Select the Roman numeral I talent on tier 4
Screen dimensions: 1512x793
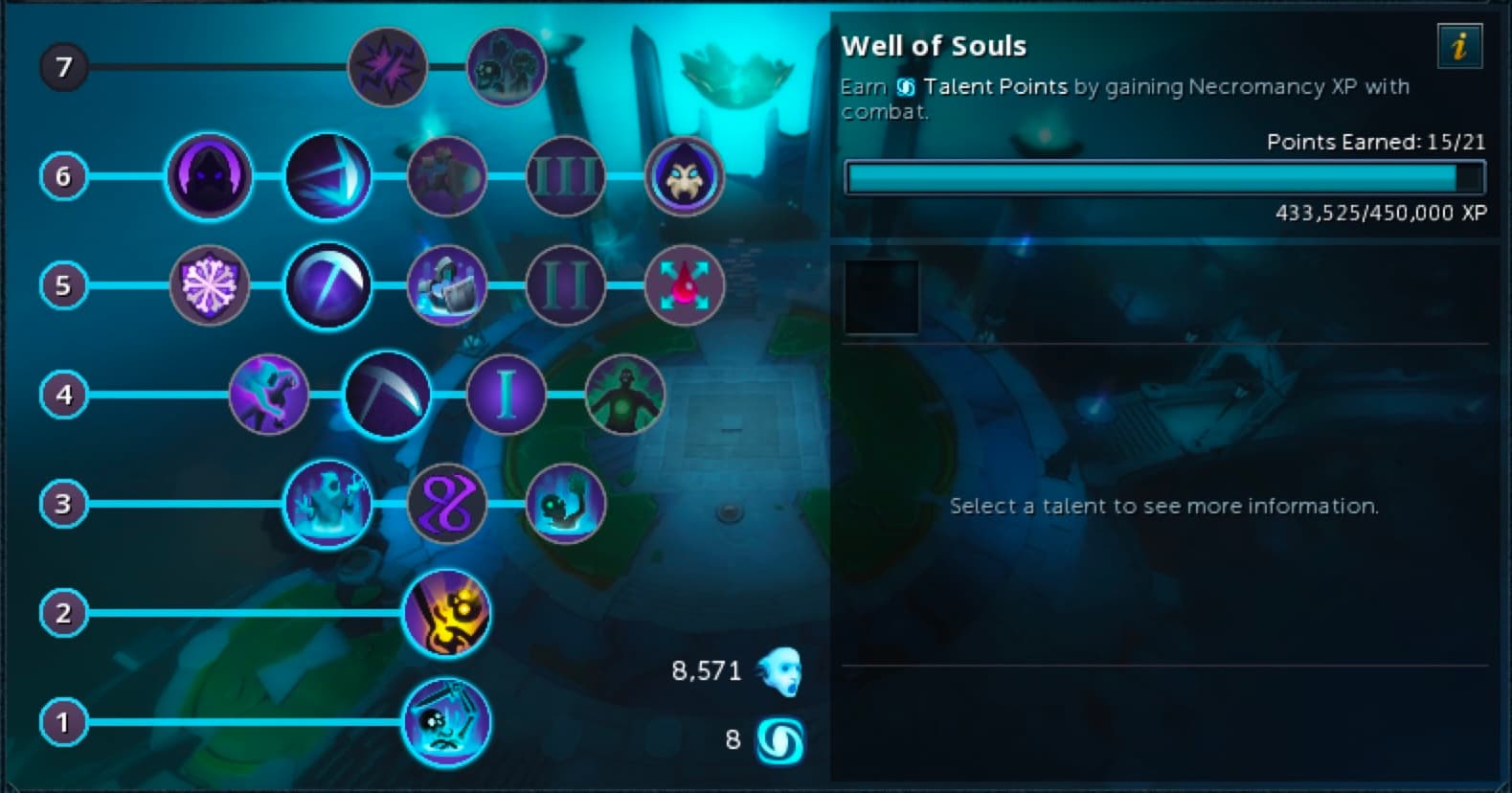click(506, 395)
